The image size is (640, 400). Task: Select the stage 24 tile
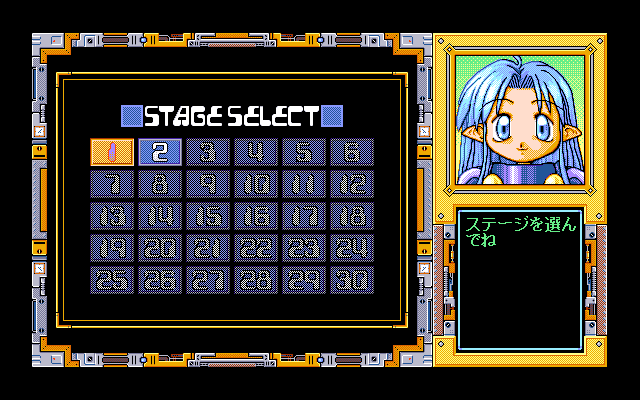click(351, 248)
